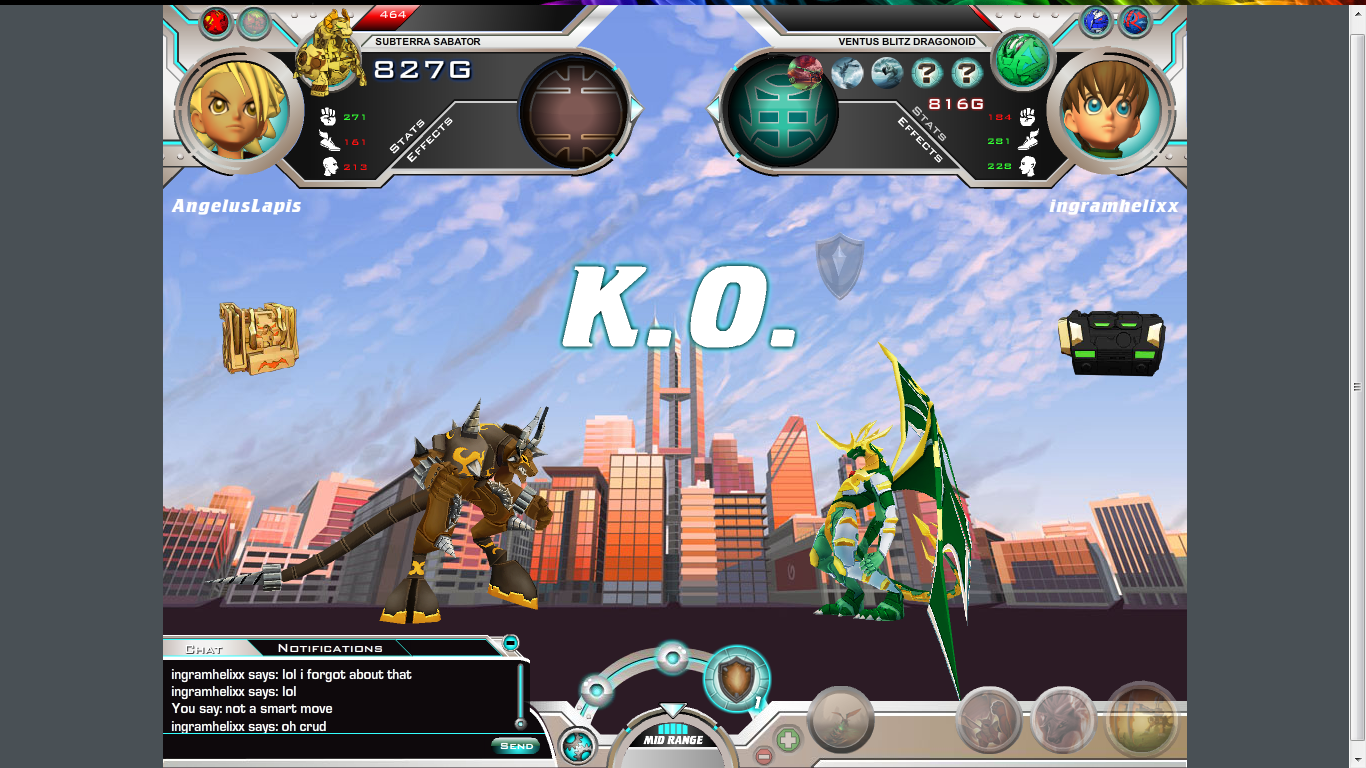Open the Chat tab
Image resolution: width=1366 pixels, height=768 pixels.
(x=204, y=649)
